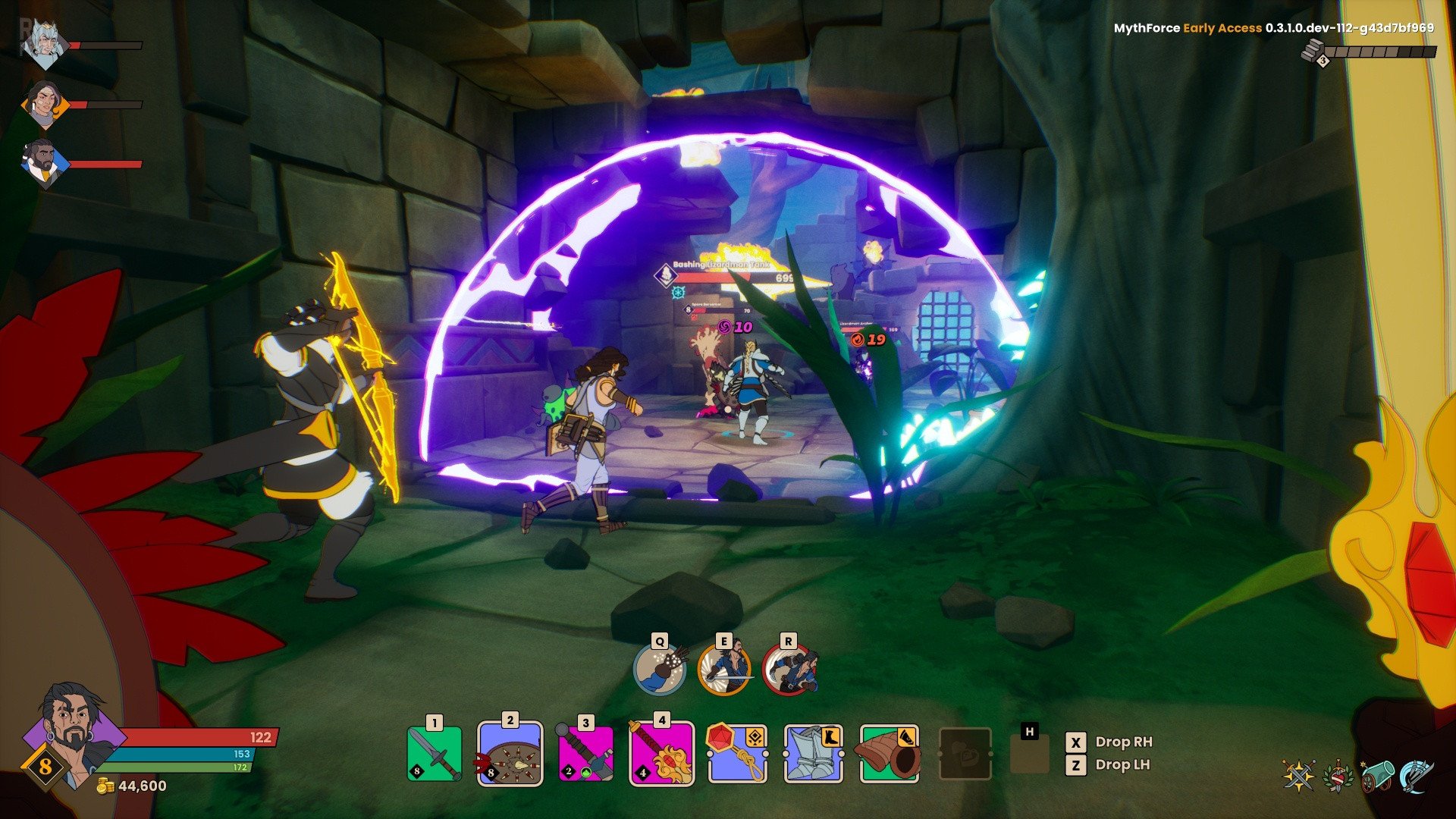Inspect the blue spinning blade buff icon

(1416, 775)
